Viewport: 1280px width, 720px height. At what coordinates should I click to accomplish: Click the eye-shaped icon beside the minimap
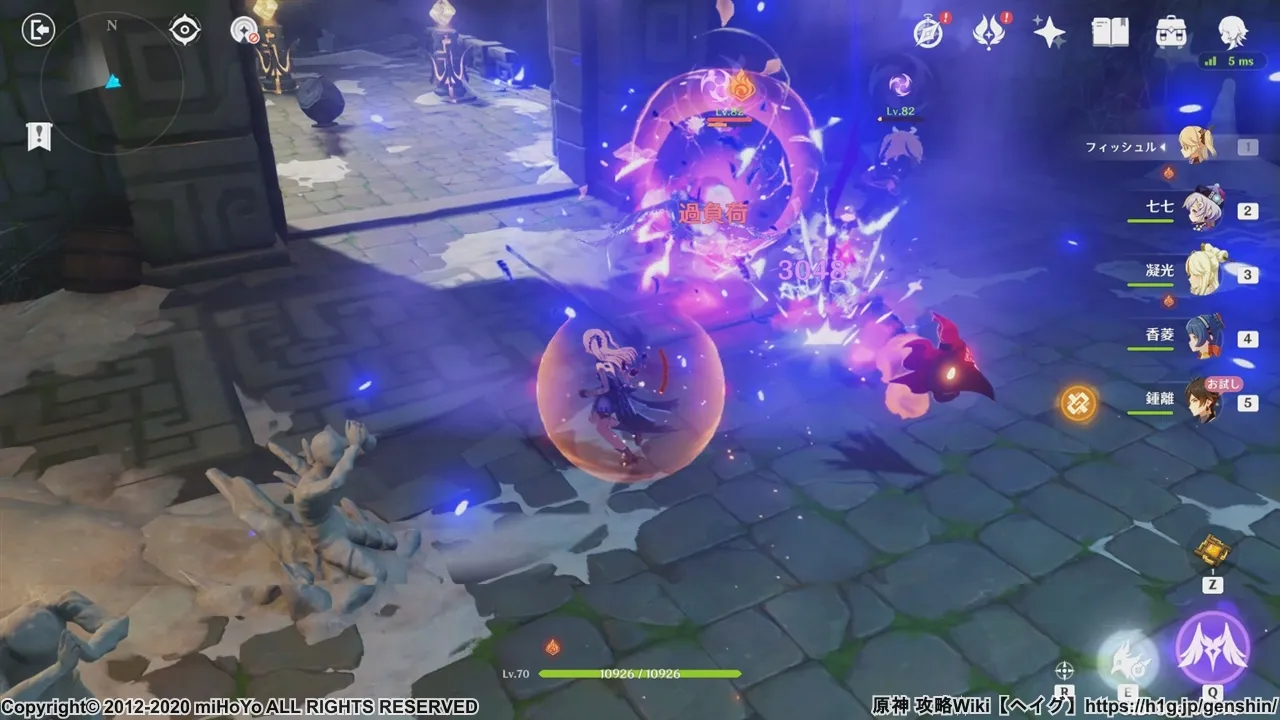coord(185,31)
